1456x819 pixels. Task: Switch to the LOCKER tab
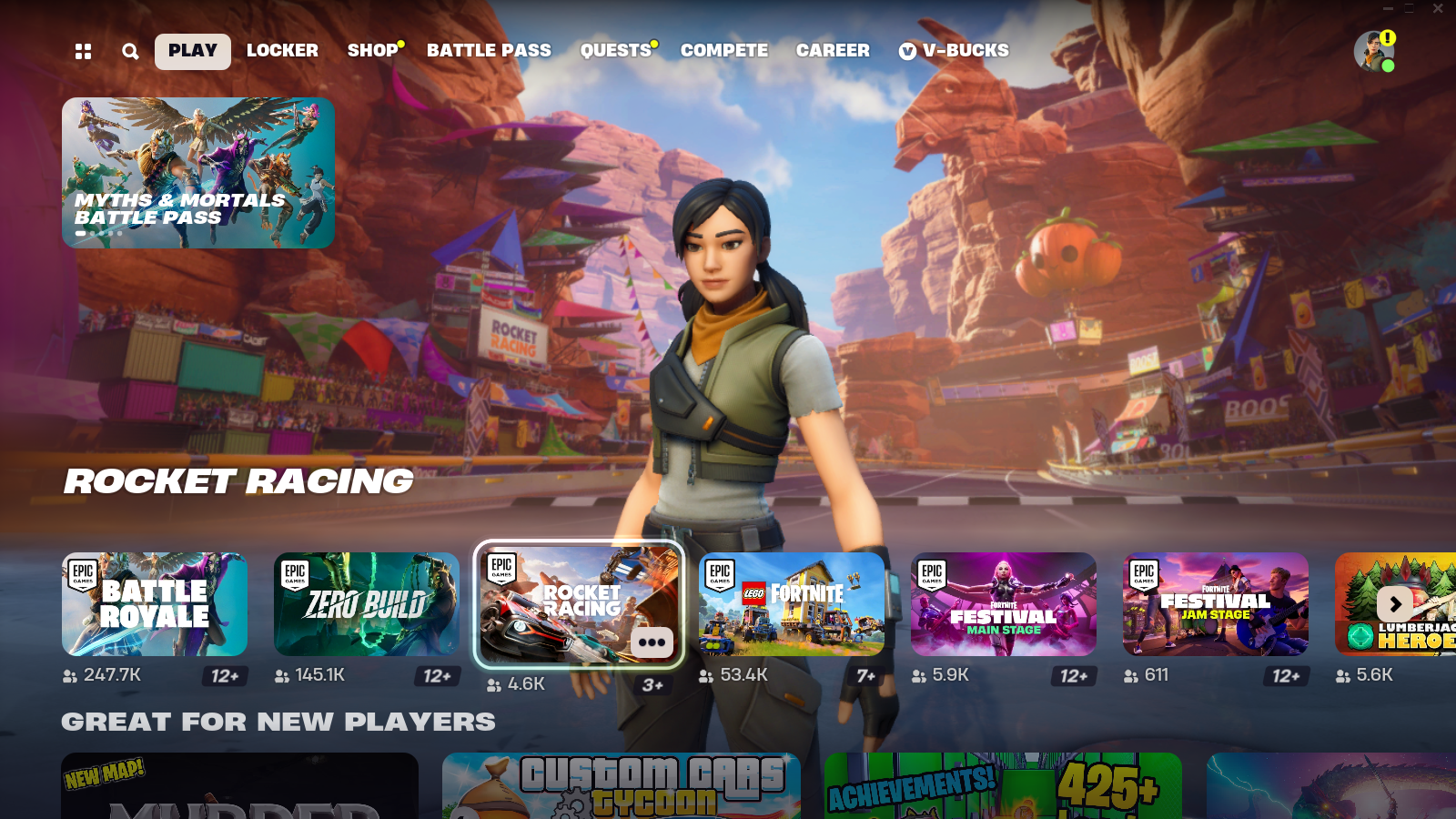283,51
